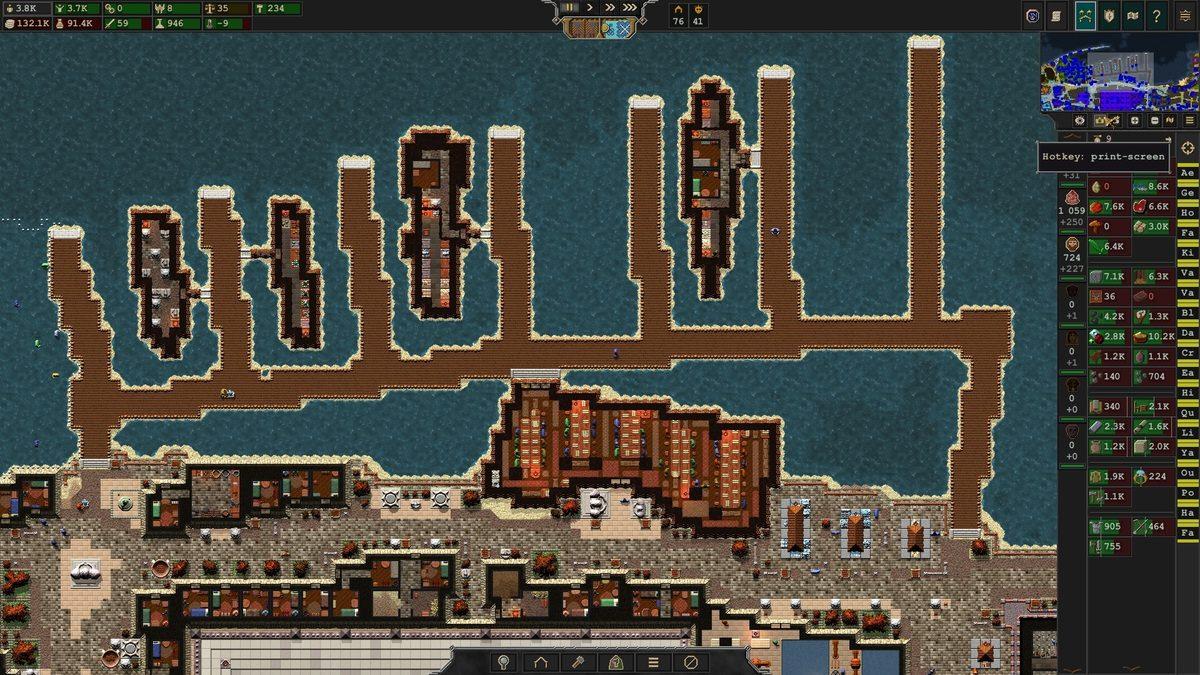The height and width of the screenshot is (675, 1200).
Task: Set game speed to double arrows
Action: click(609, 7)
